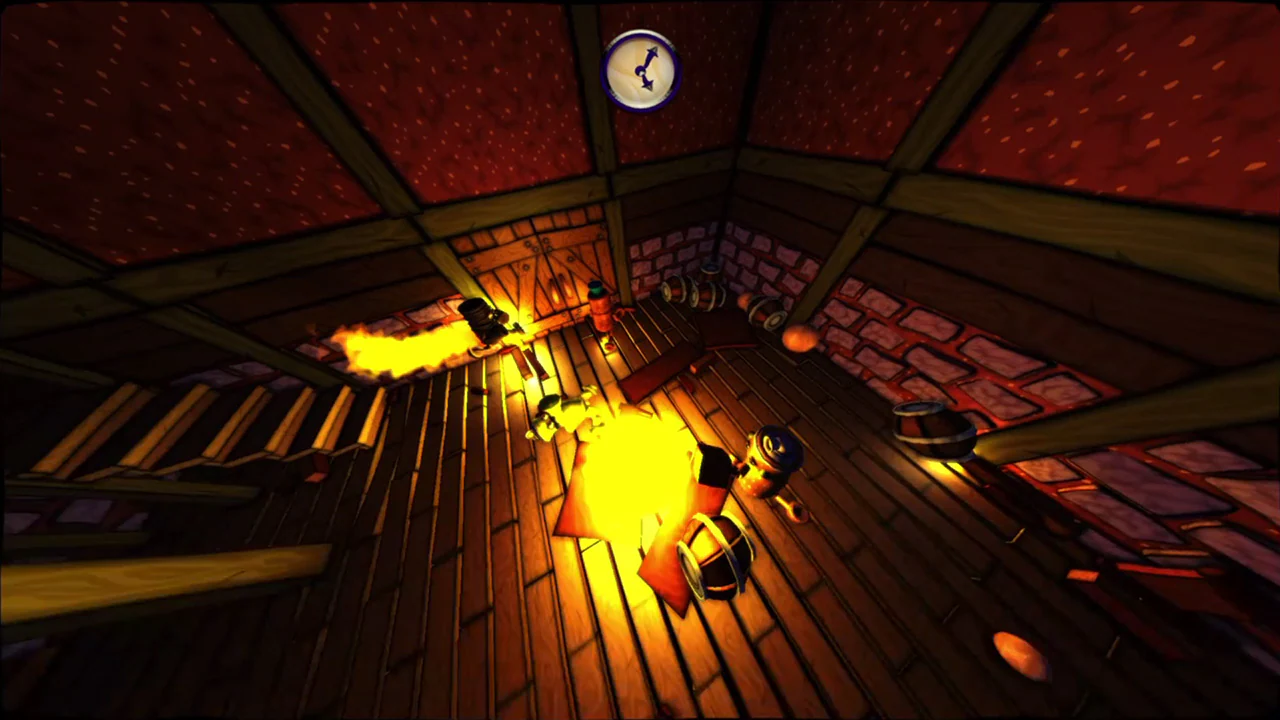Click the clock compass HUD at top
The image size is (1280, 720).
(x=642, y=68)
